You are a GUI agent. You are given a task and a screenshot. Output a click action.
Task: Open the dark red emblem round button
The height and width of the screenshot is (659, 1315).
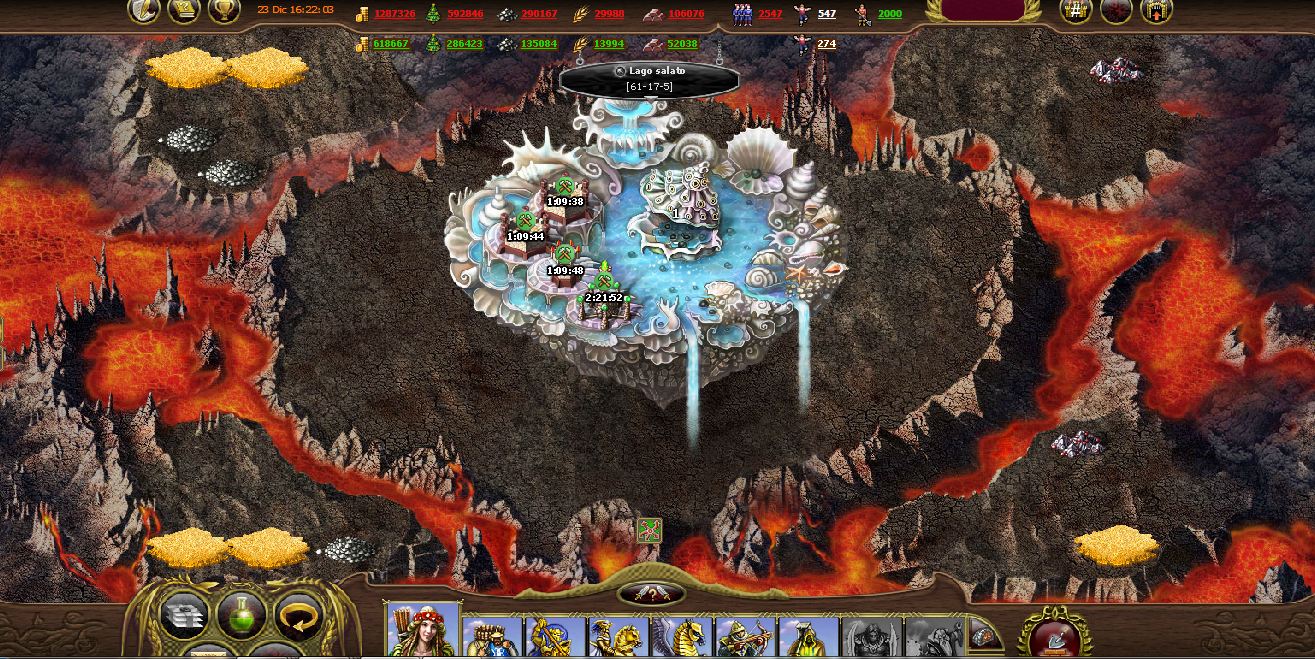(1116, 11)
